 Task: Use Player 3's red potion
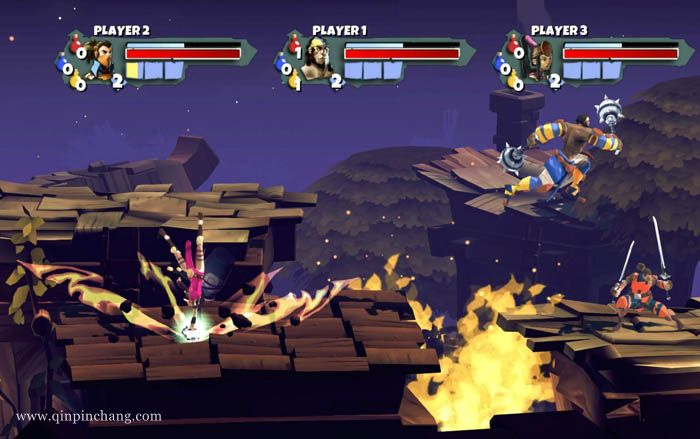click(x=515, y=47)
